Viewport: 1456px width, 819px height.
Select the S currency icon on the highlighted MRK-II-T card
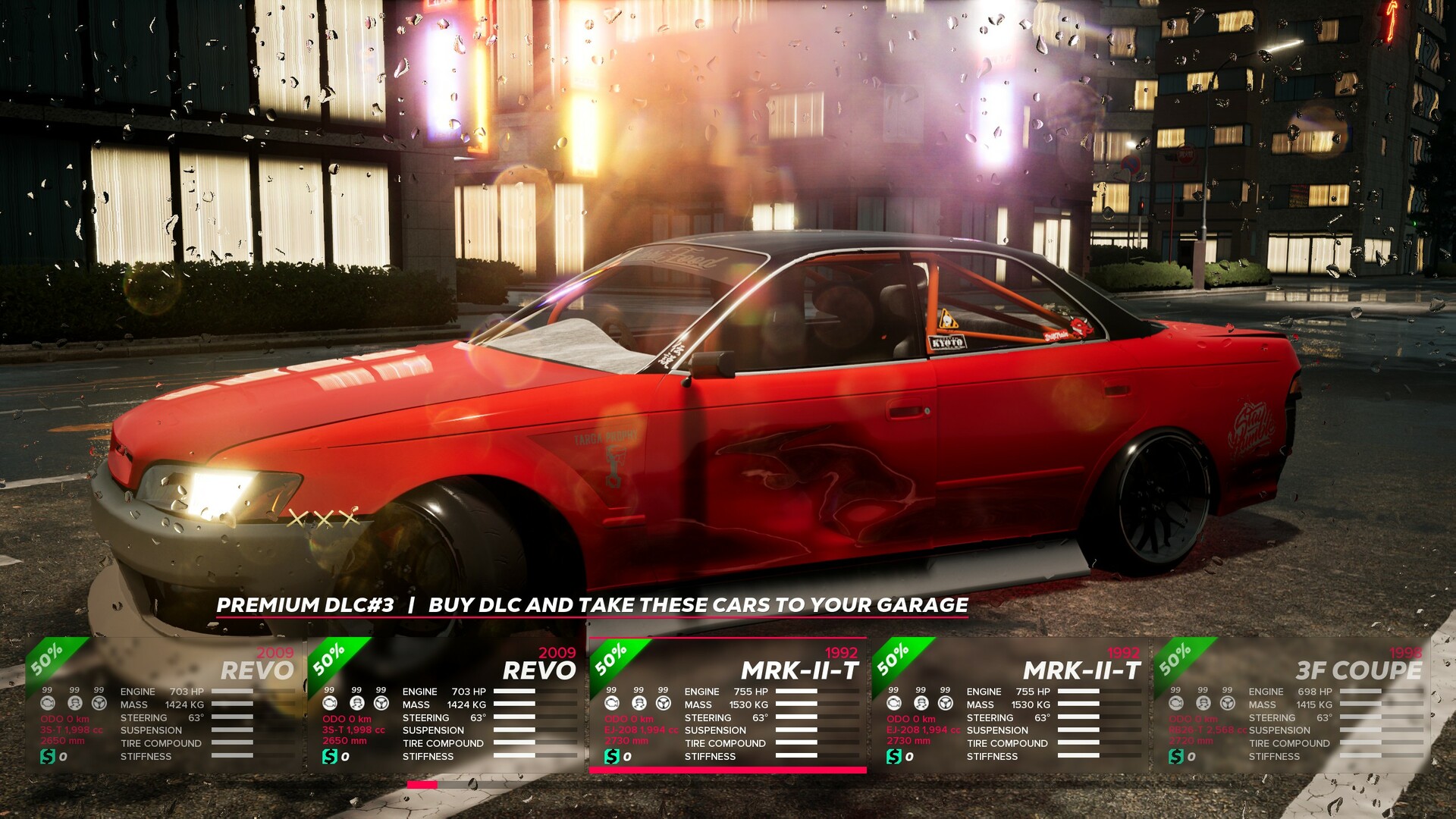point(611,757)
